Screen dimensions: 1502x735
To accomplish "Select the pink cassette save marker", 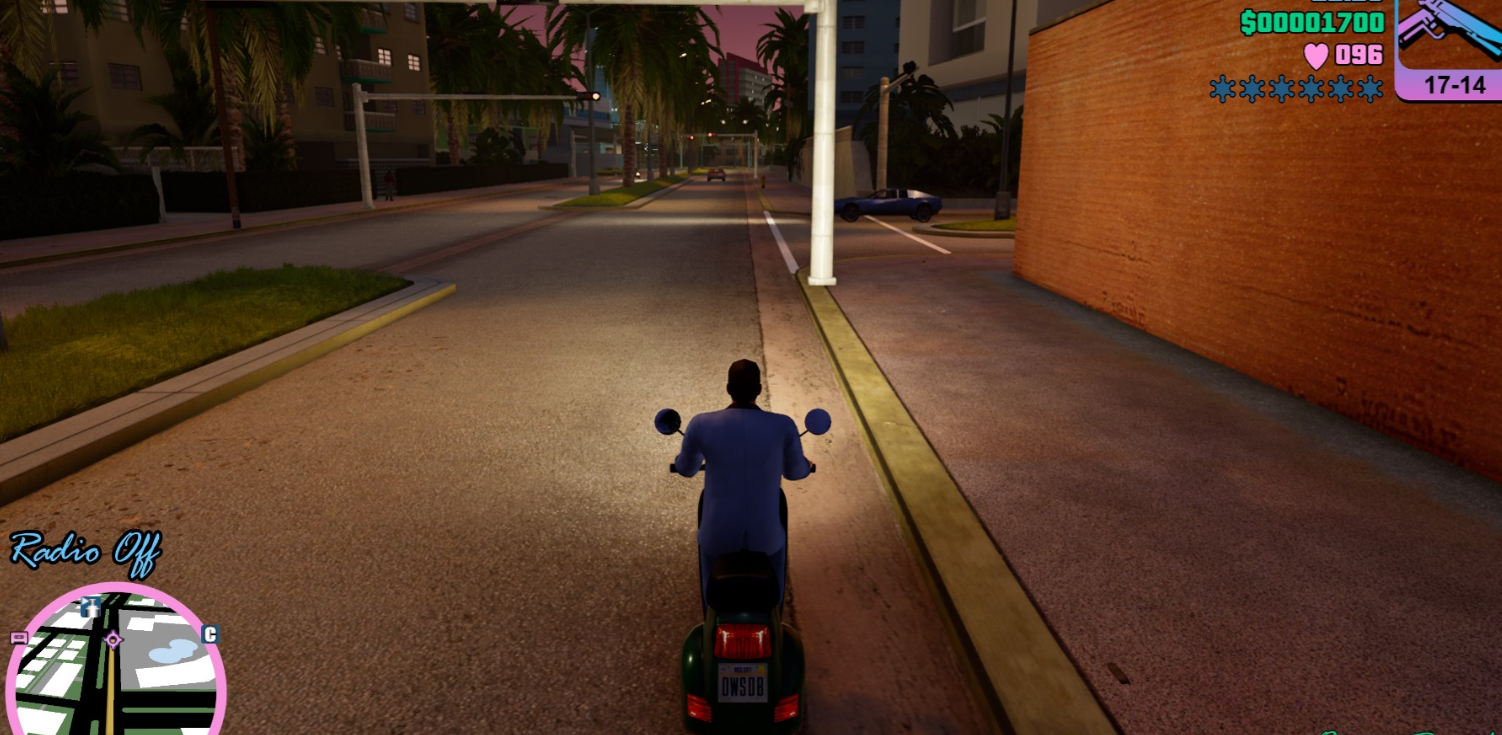I will click(x=19, y=637).
